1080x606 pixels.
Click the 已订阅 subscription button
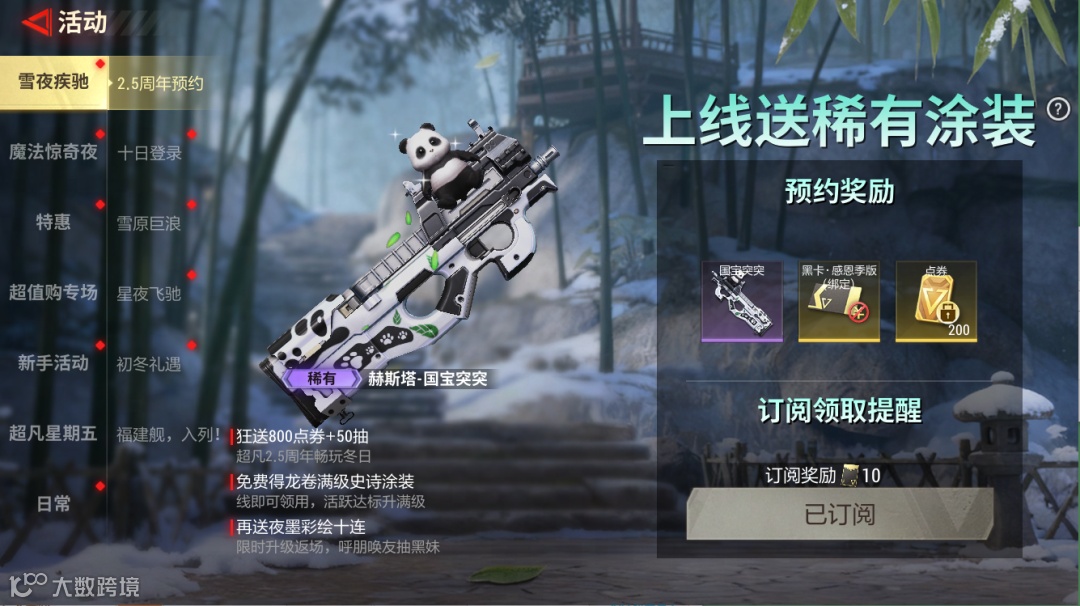pos(839,514)
